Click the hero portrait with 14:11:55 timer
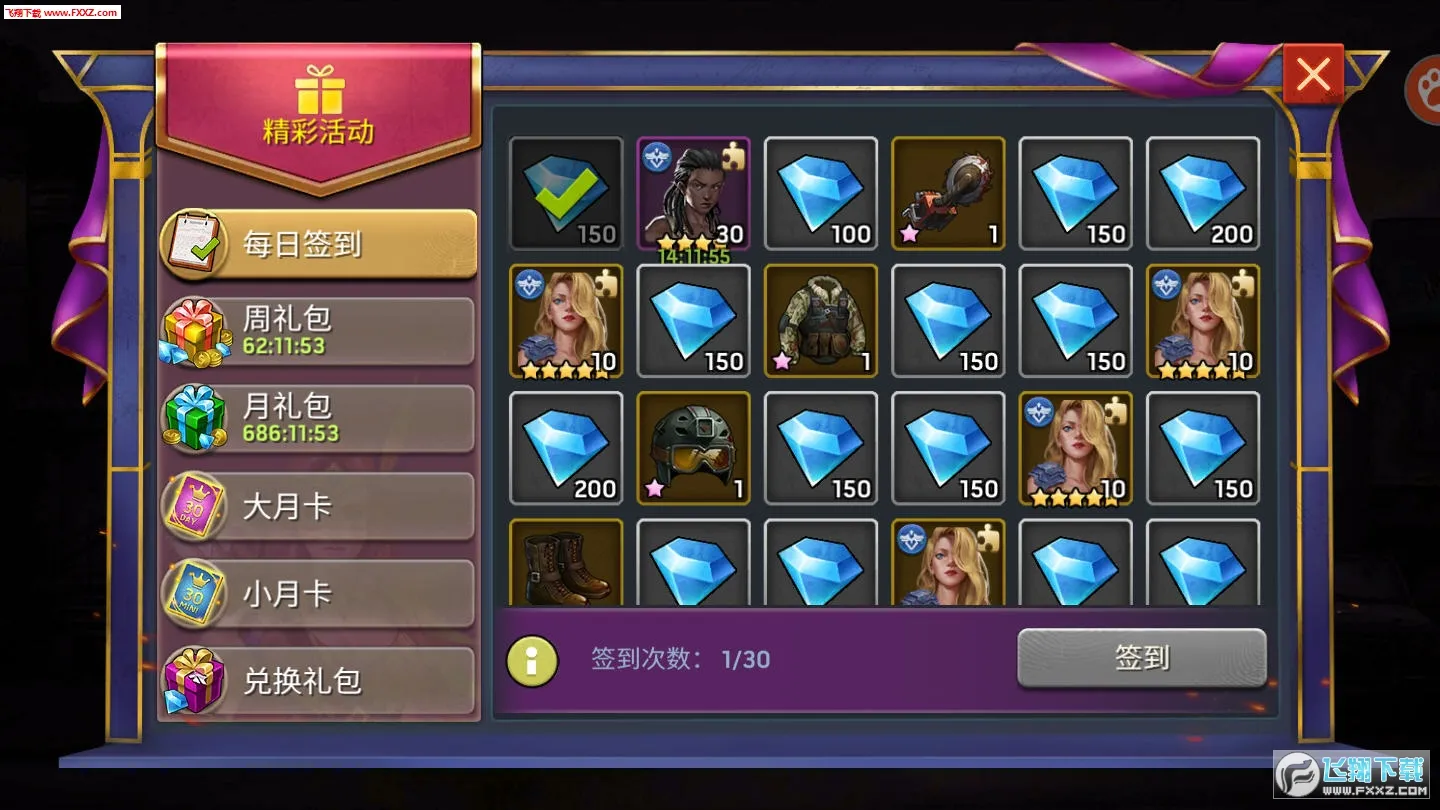This screenshot has height=810, width=1440. pyautogui.click(x=693, y=193)
